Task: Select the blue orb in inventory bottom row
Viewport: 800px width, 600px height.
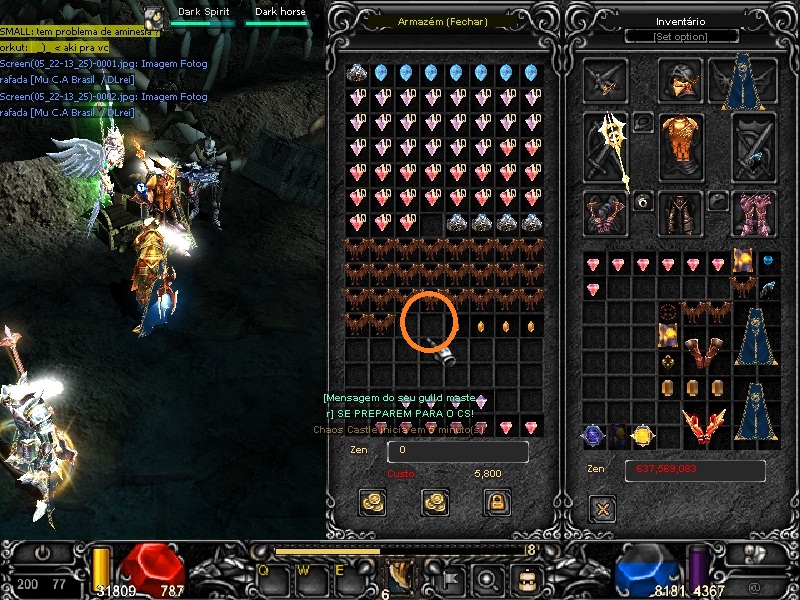Action: (x=595, y=436)
